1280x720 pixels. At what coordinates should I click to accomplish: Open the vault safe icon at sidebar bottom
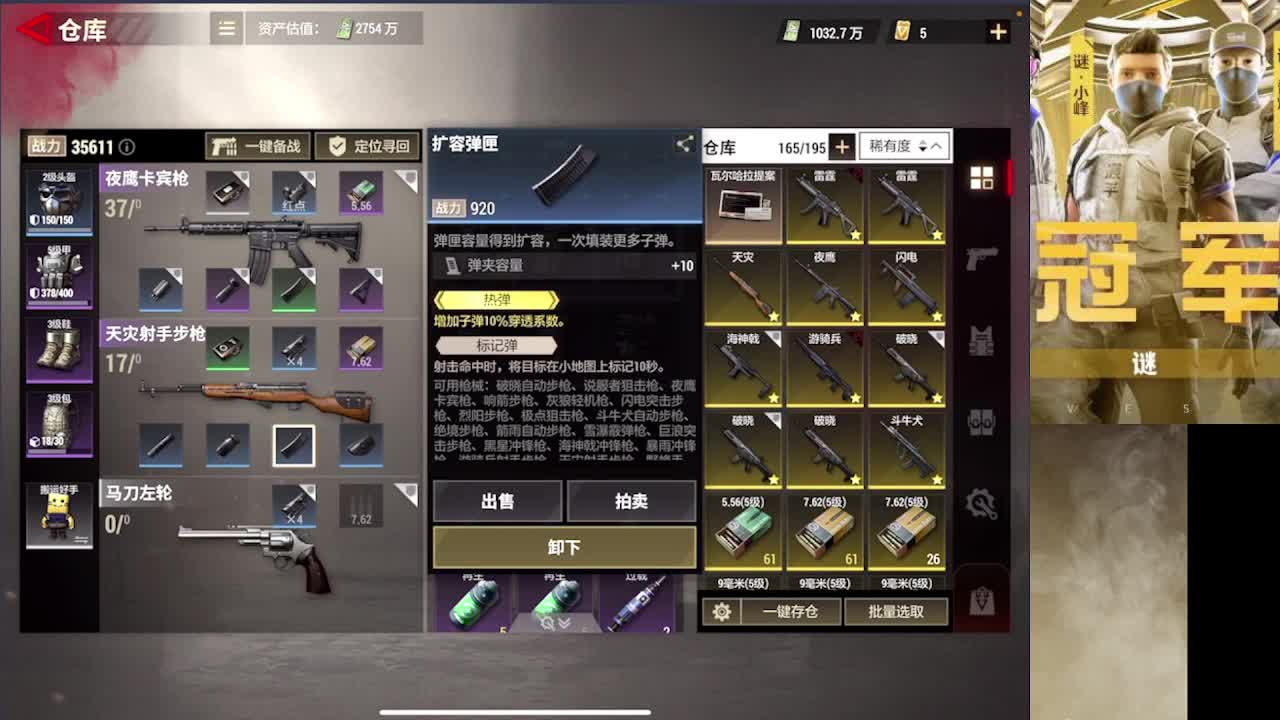pos(983,600)
